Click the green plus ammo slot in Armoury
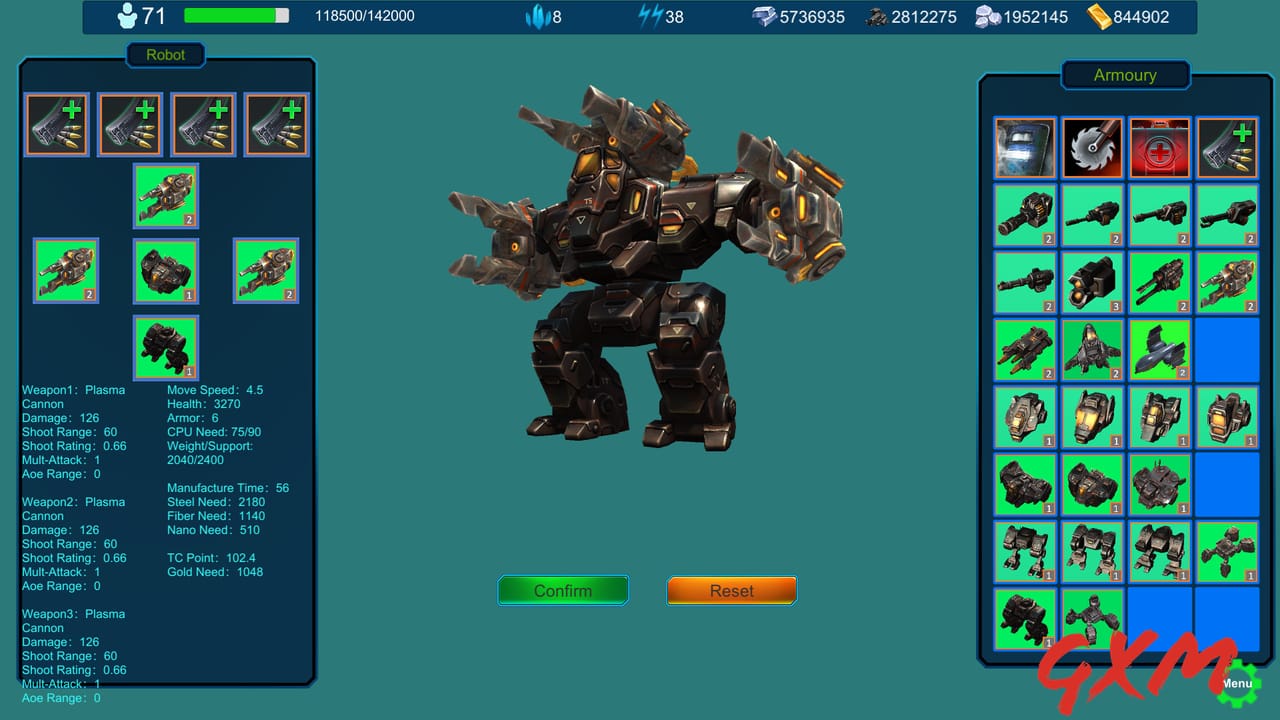Image resolution: width=1280 pixels, height=720 pixels. point(1227,148)
